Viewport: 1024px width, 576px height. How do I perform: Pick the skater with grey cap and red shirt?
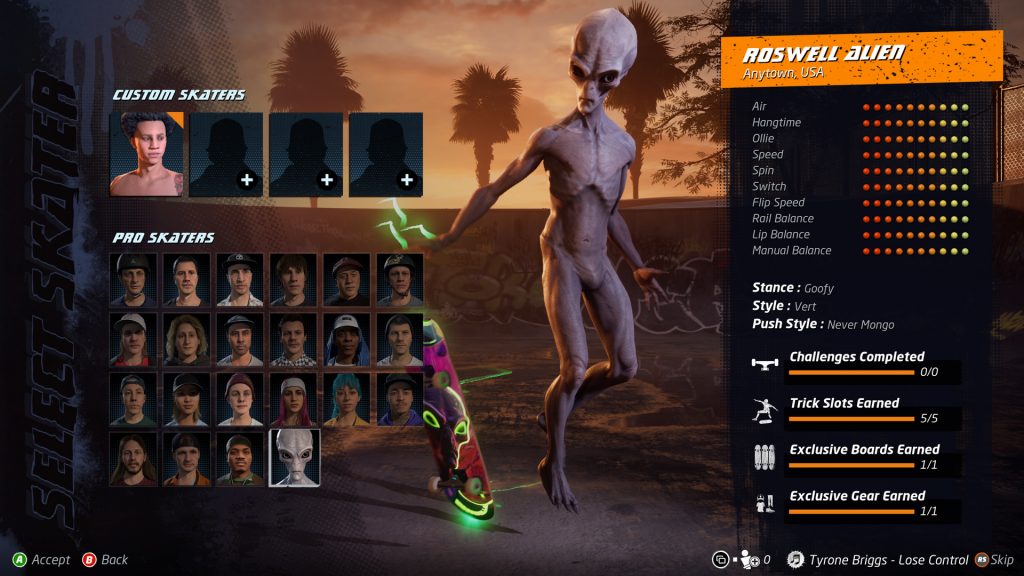pos(136,339)
